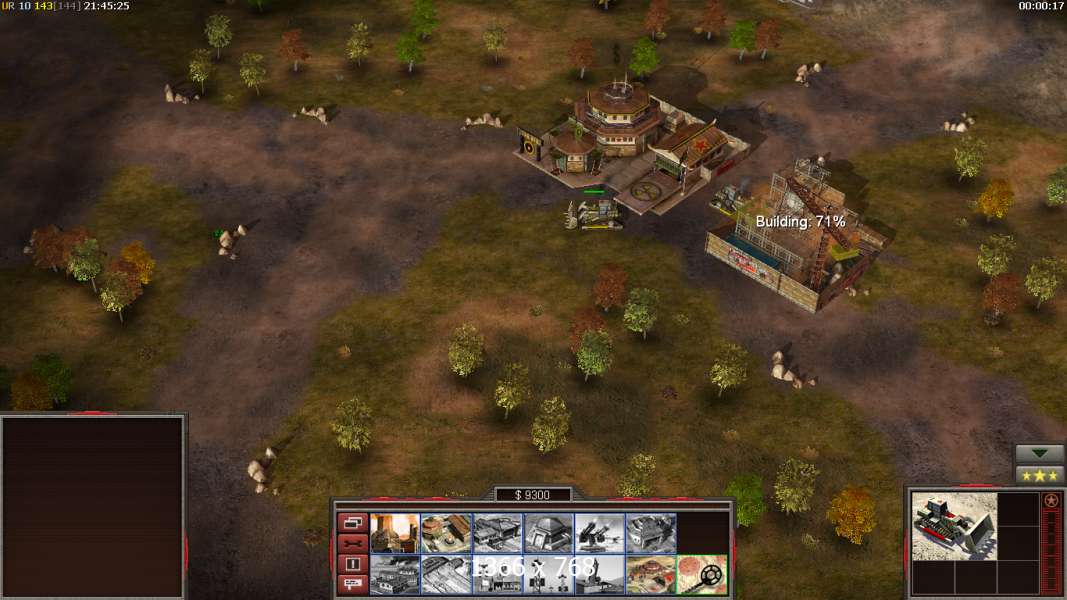Collapse panel with the green down arrow

point(1039,454)
